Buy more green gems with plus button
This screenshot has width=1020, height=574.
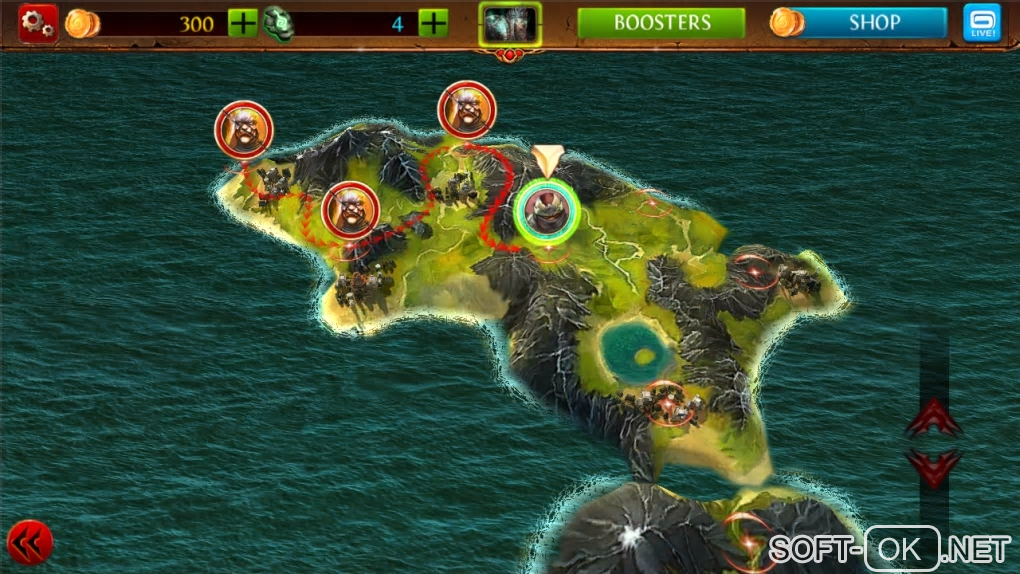click(x=433, y=23)
